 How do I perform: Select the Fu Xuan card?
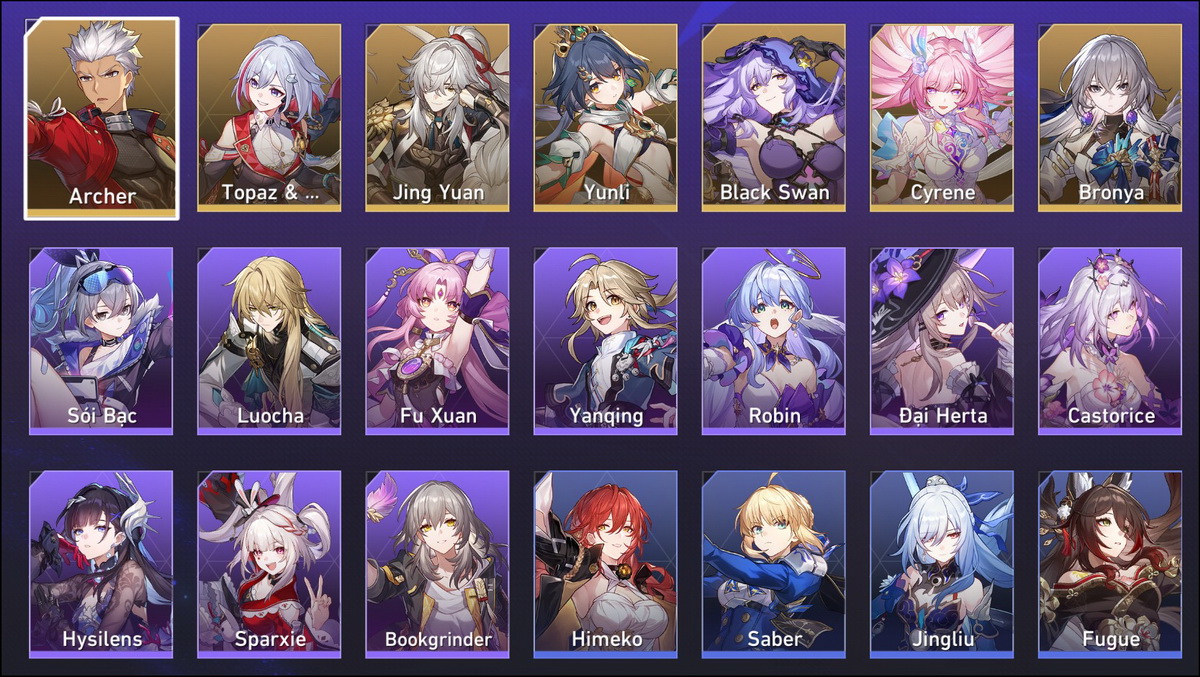pos(437,341)
